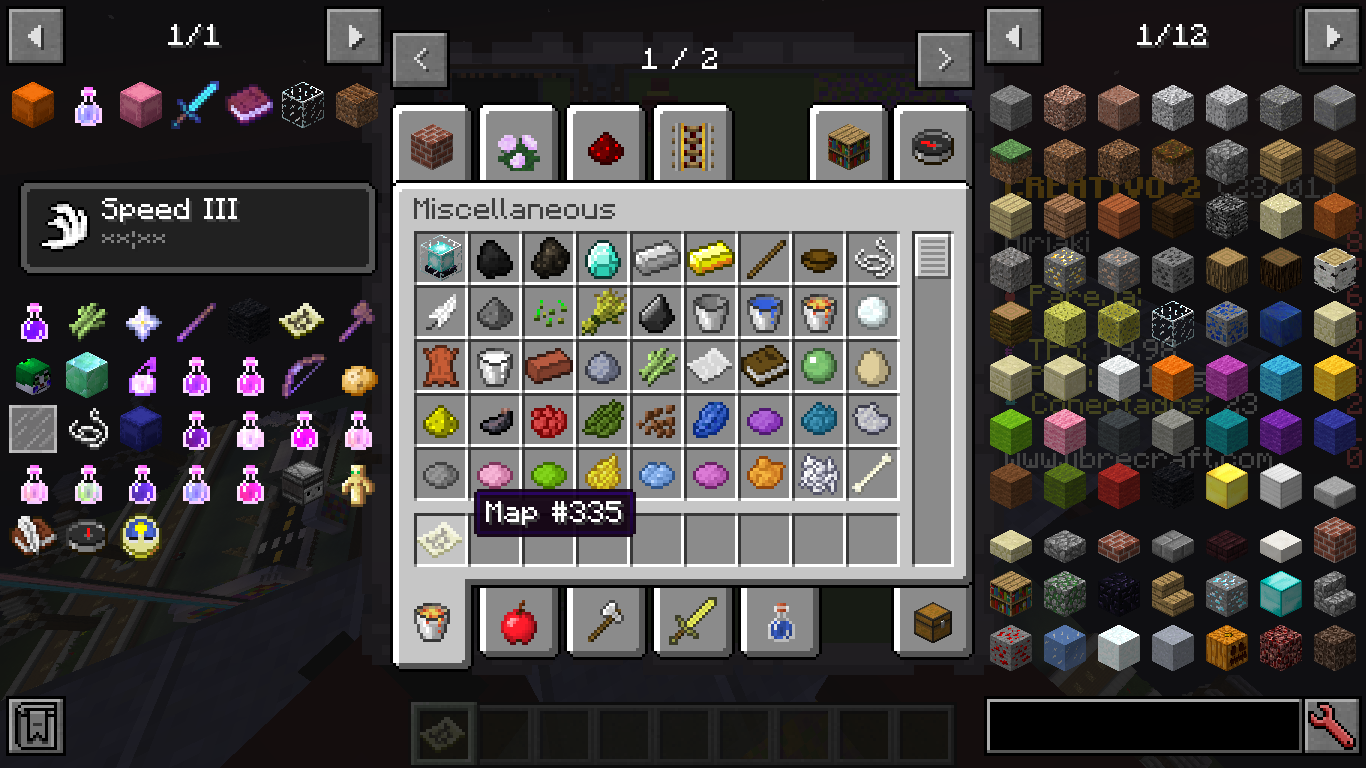Open the red wrench settings button
The image size is (1366, 768).
click(1332, 726)
